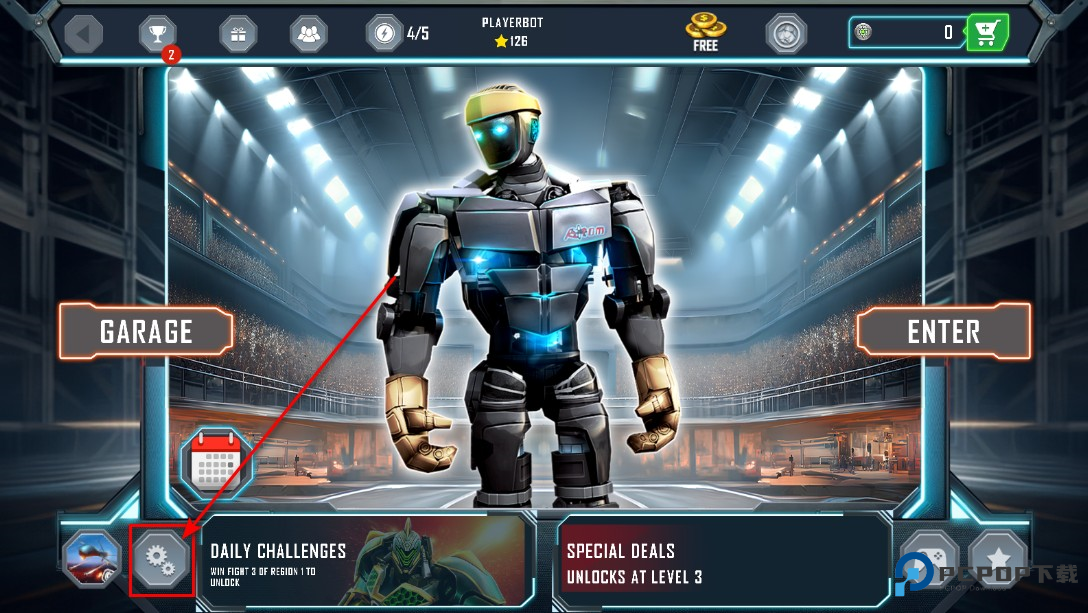This screenshot has height=613, width=1088.
Task: Open settings via the gears icon
Action: [x=160, y=560]
